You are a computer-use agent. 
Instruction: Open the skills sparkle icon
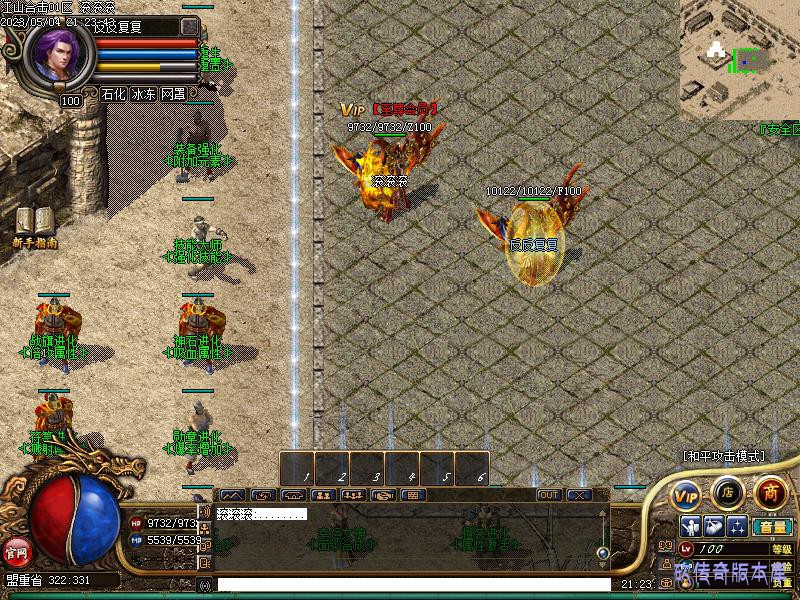click(737, 526)
